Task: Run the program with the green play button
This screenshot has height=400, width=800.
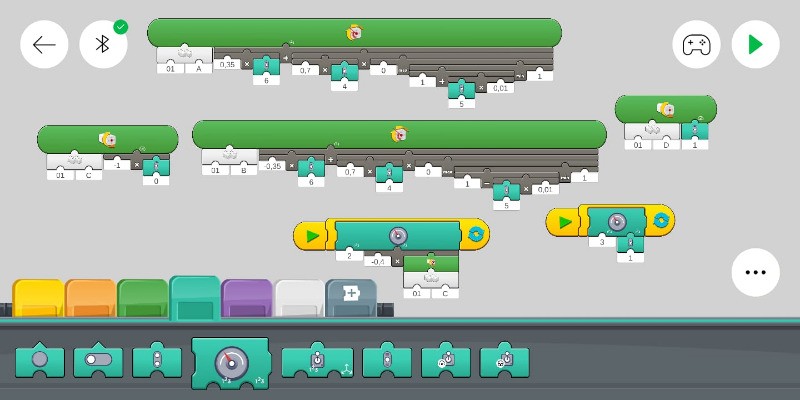Action: click(x=755, y=44)
